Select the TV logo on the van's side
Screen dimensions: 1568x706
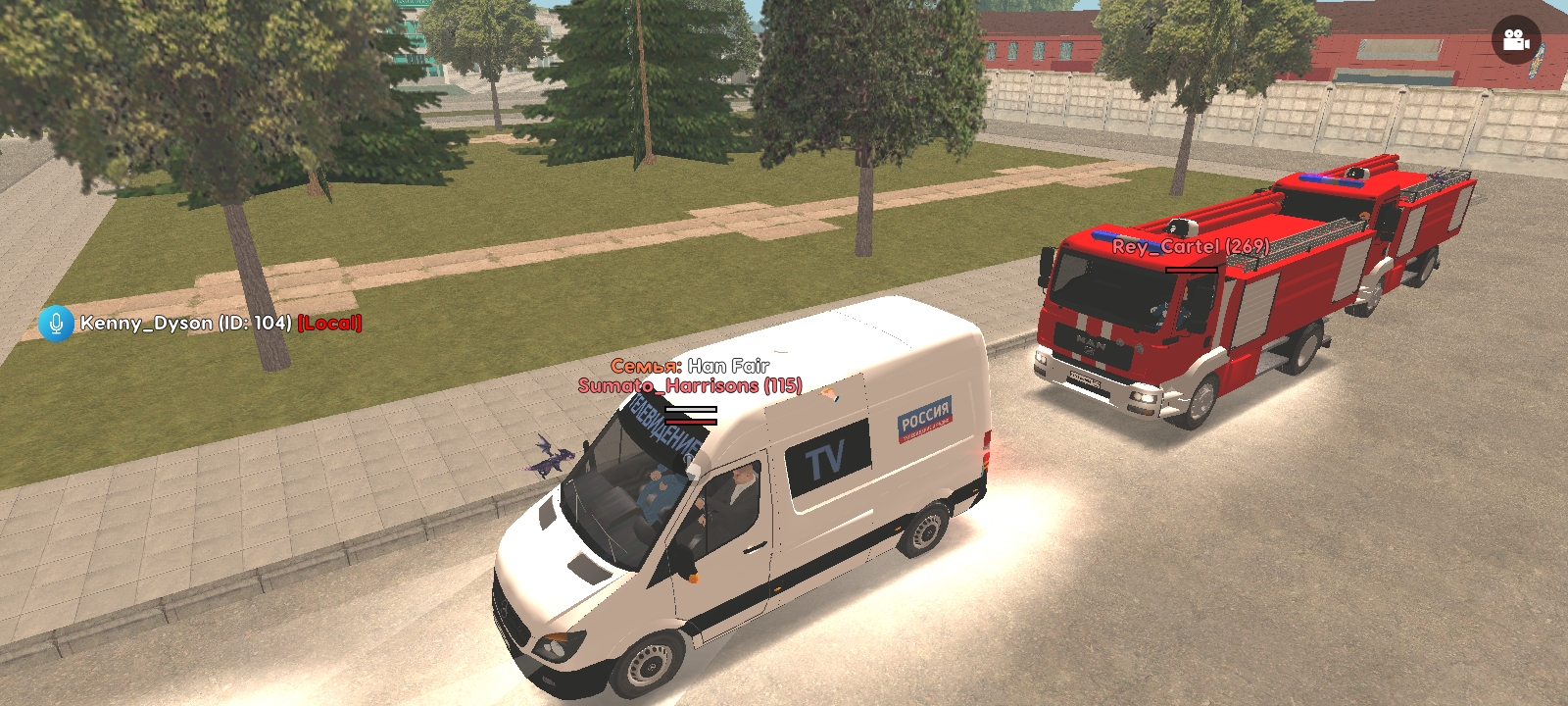click(x=824, y=457)
